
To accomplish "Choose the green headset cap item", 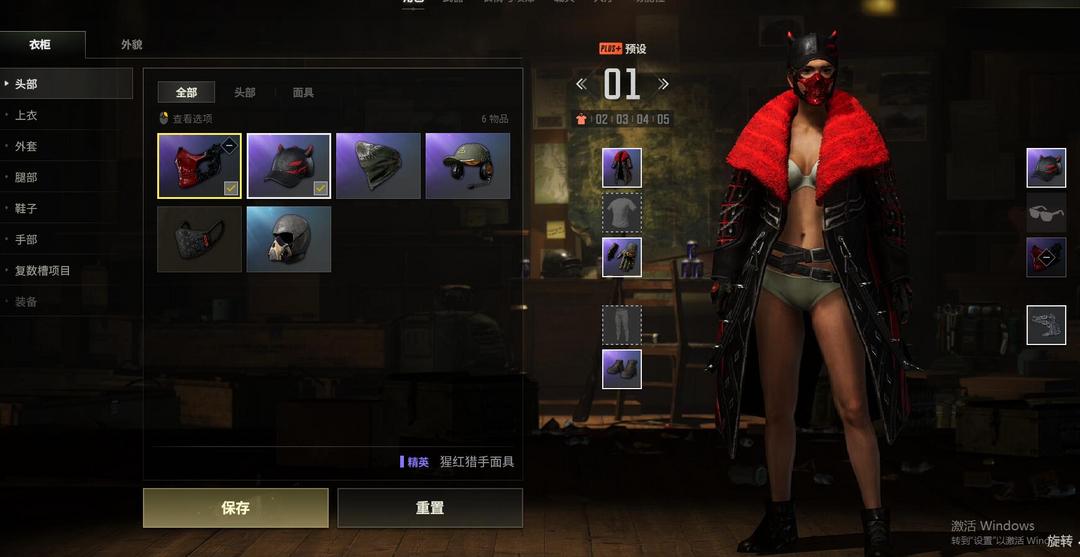I will tap(467, 165).
